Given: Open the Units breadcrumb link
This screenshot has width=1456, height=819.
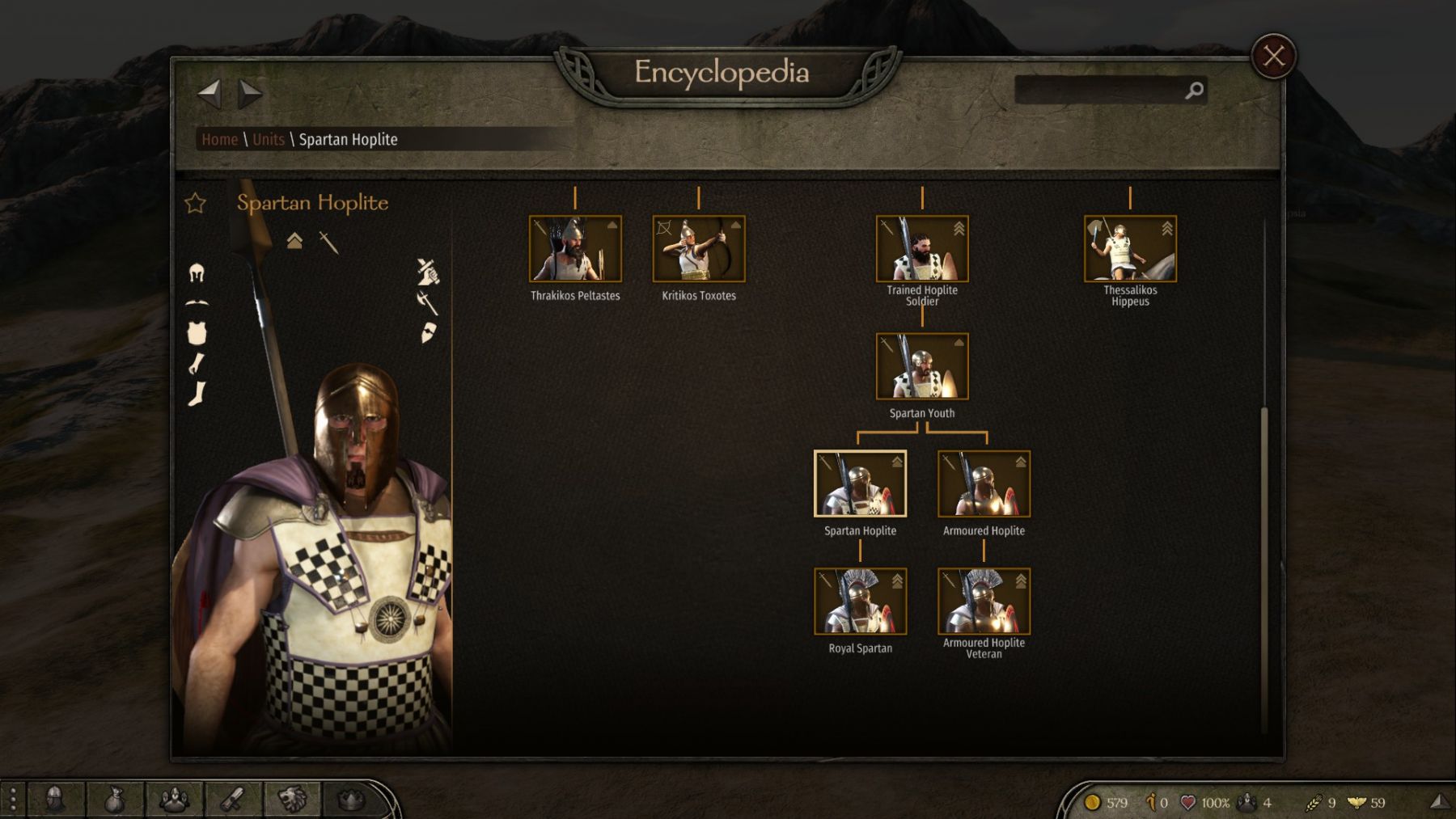Looking at the screenshot, I should [268, 139].
